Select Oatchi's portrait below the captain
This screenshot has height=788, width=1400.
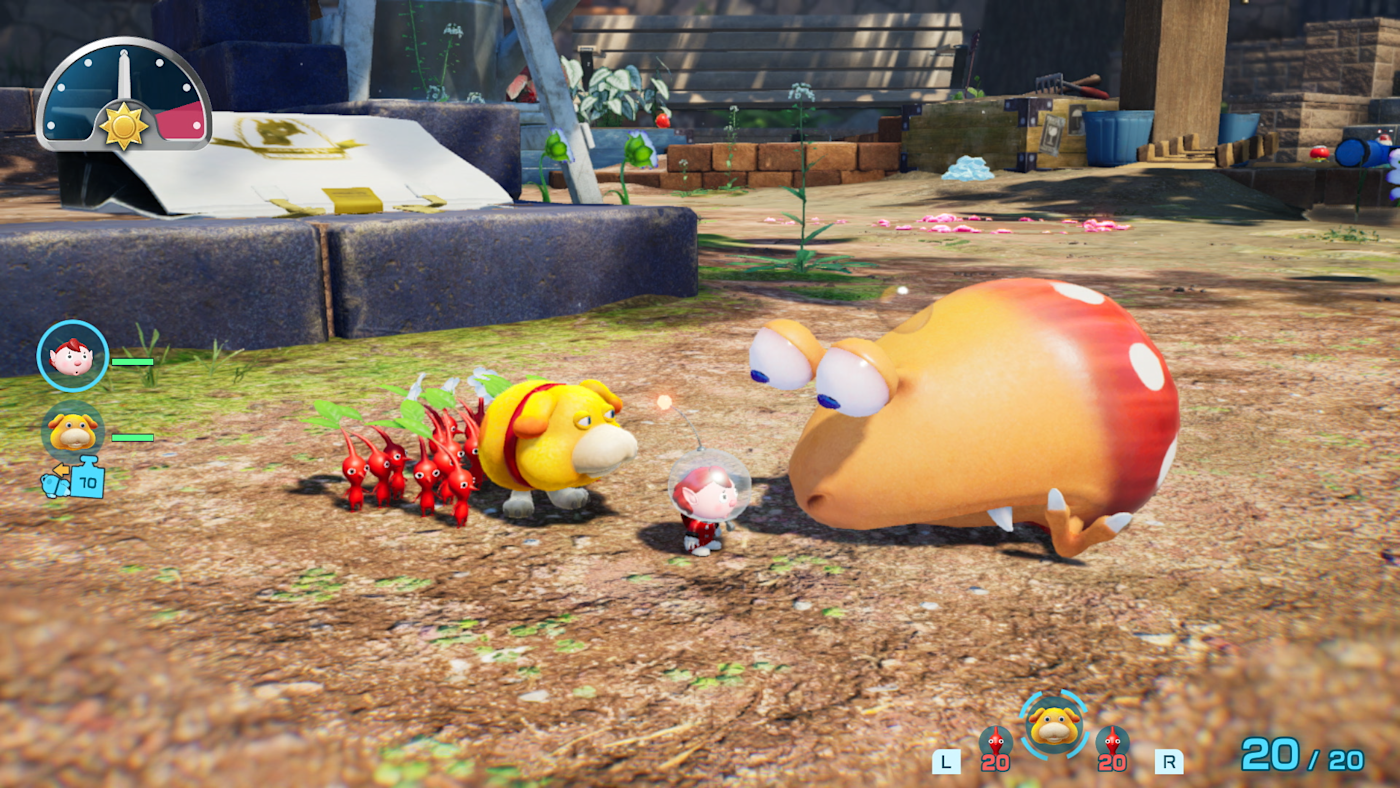click(73, 432)
